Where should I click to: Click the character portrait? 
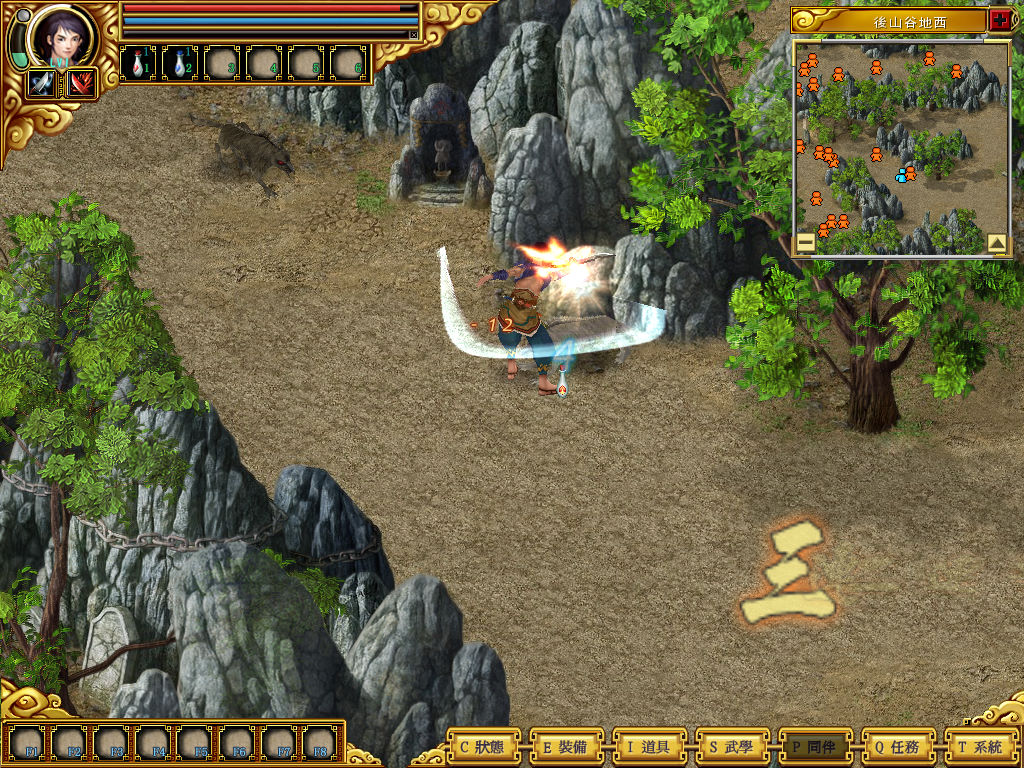pos(60,37)
